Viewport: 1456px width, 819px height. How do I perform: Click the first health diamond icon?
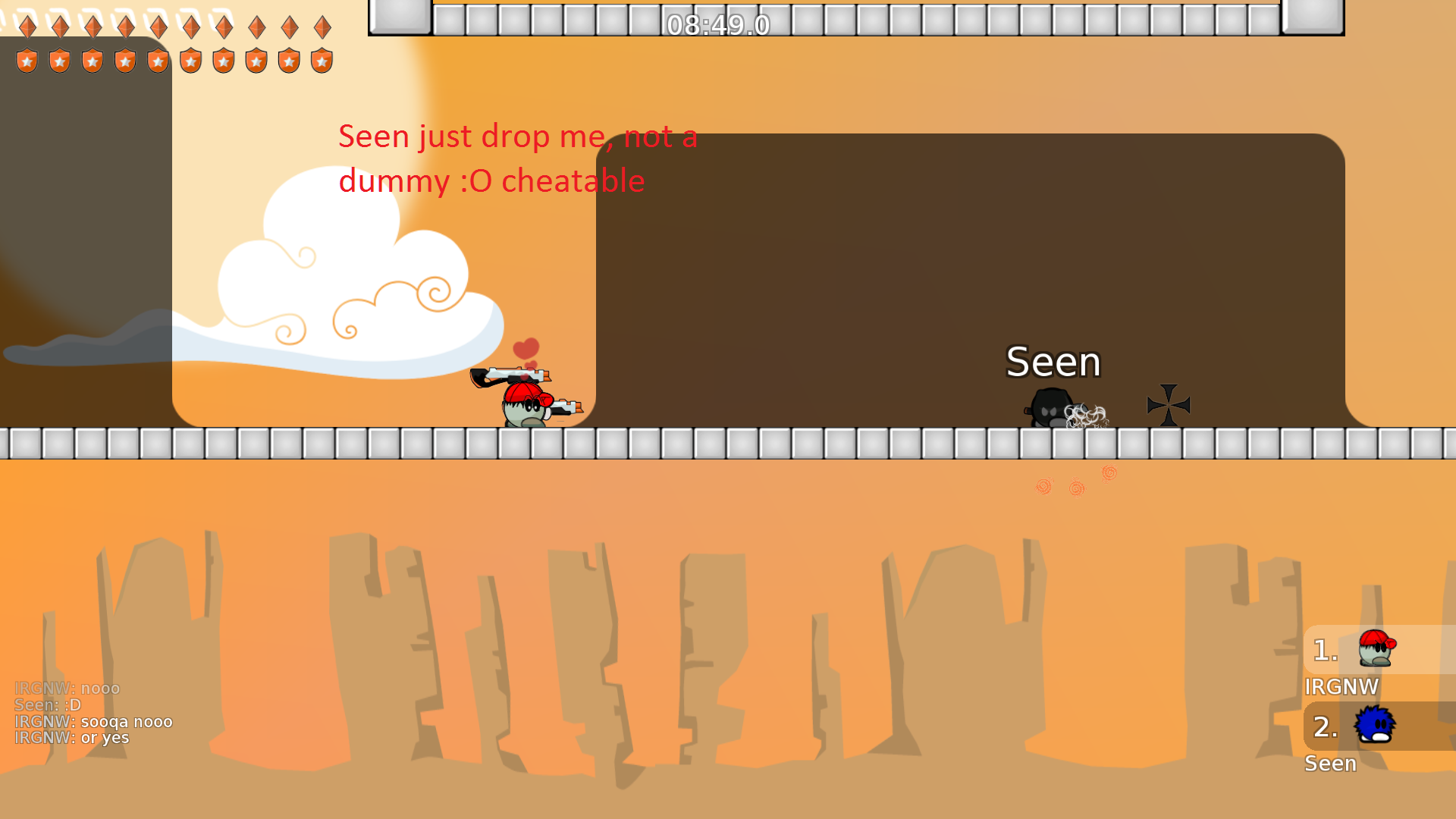click(x=27, y=27)
